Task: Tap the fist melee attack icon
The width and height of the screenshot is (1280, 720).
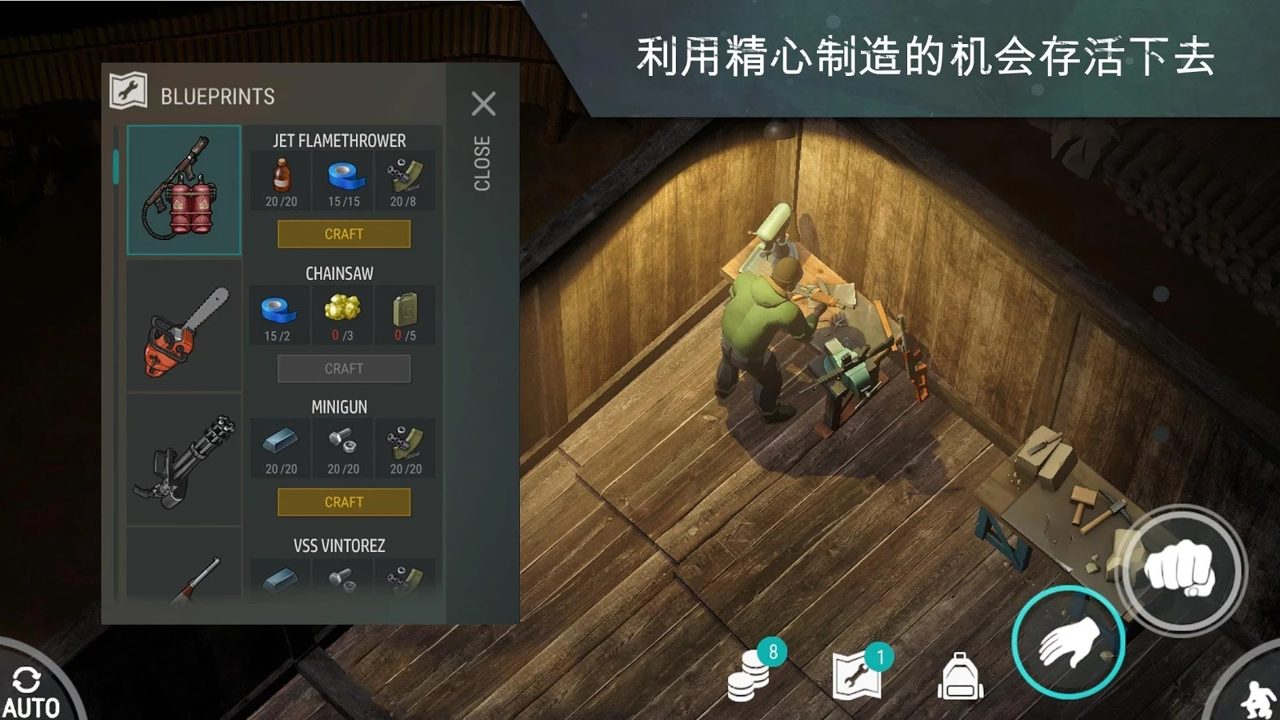Action: click(1180, 570)
